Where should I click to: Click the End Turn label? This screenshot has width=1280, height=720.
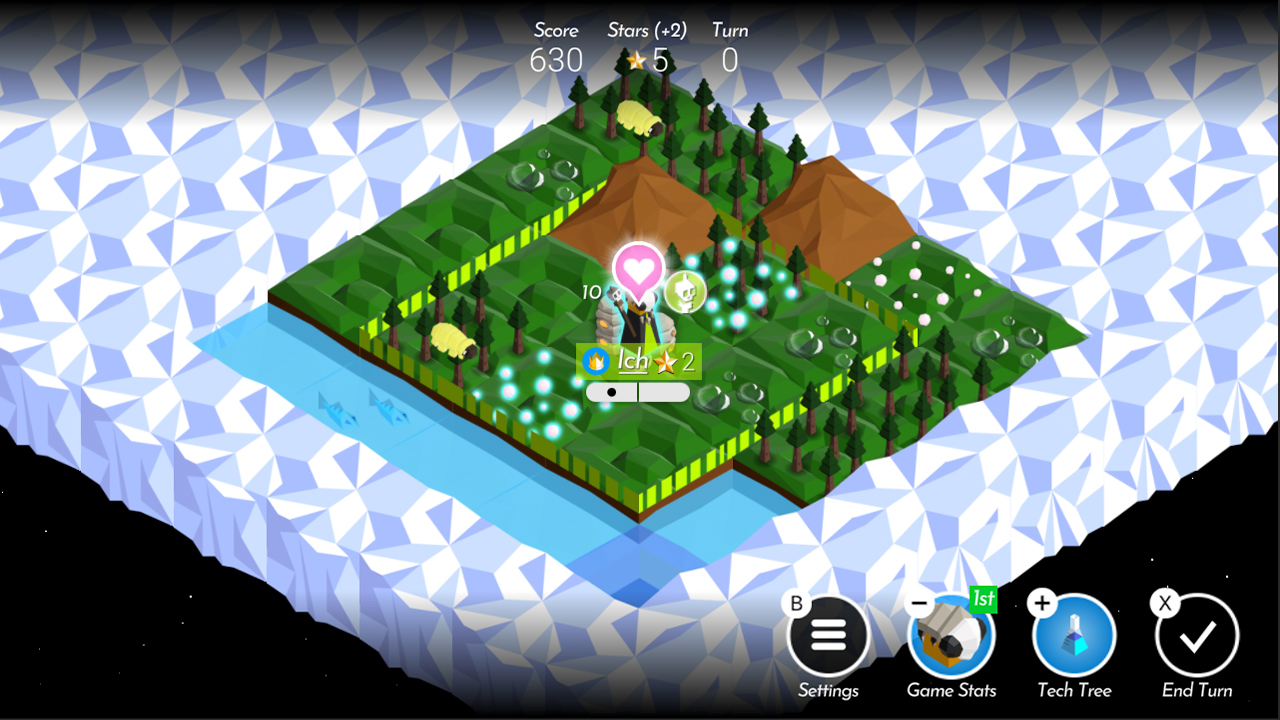[x=1196, y=690]
